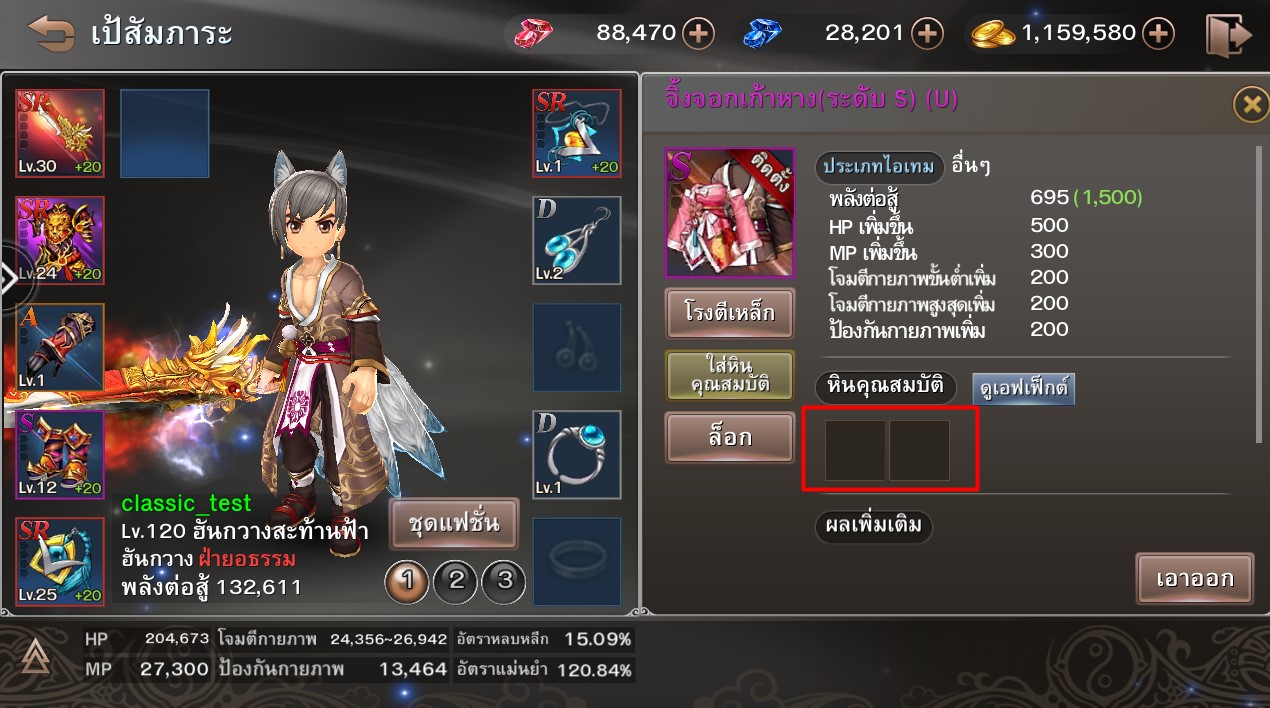The width and height of the screenshot is (1270, 708).
Task: Lock the item with ล็อก button
Action: pyautogui.click(x=730, y=438)
